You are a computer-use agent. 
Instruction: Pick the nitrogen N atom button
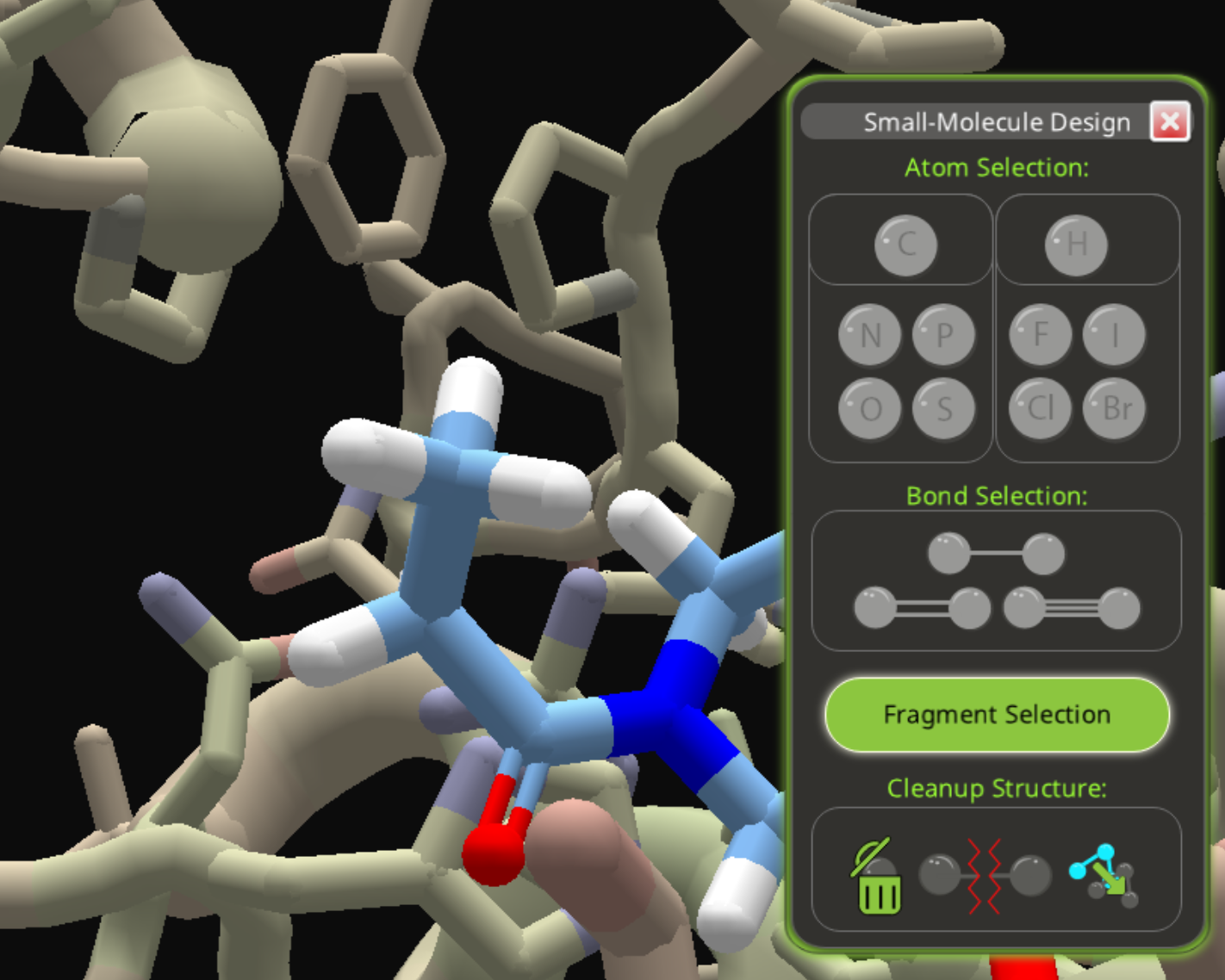pyautogui.click(x=870, y=335)
